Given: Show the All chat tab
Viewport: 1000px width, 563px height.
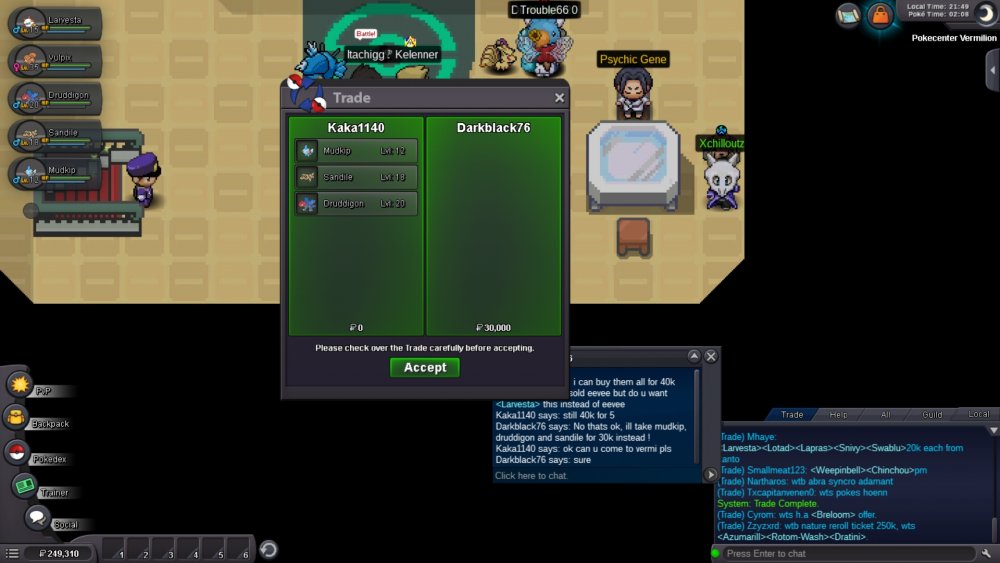Looking at the screenshot, I should pyautogui.click(x=885, y=414).
